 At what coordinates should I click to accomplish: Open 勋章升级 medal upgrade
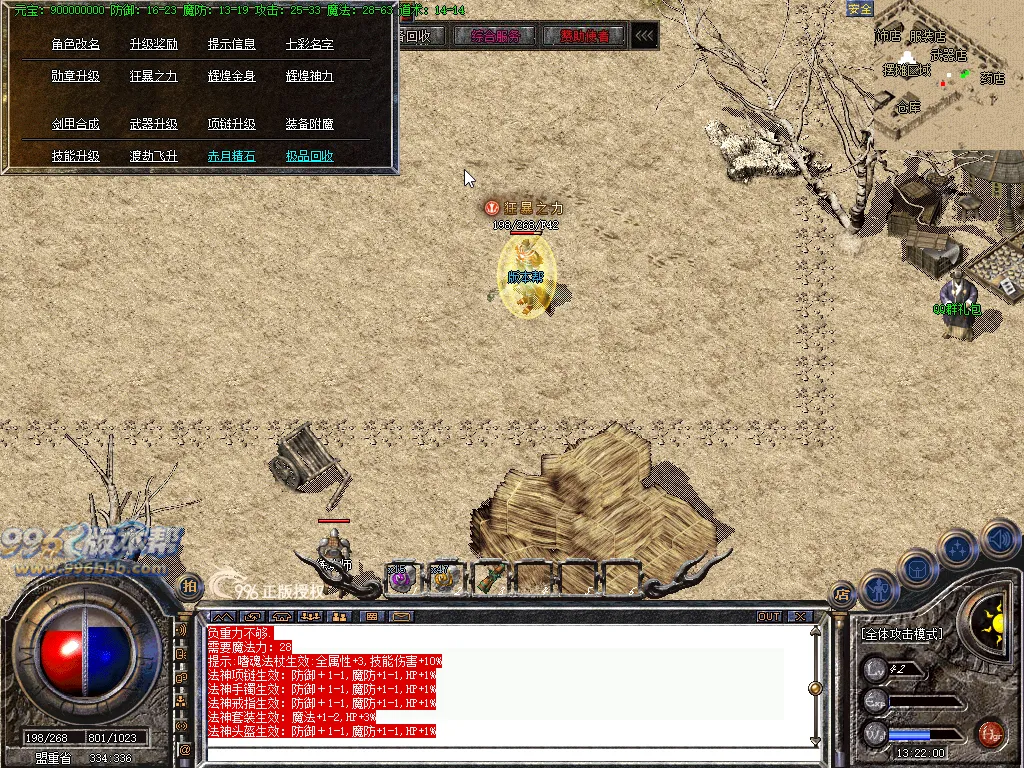click(x=76, y=76)
